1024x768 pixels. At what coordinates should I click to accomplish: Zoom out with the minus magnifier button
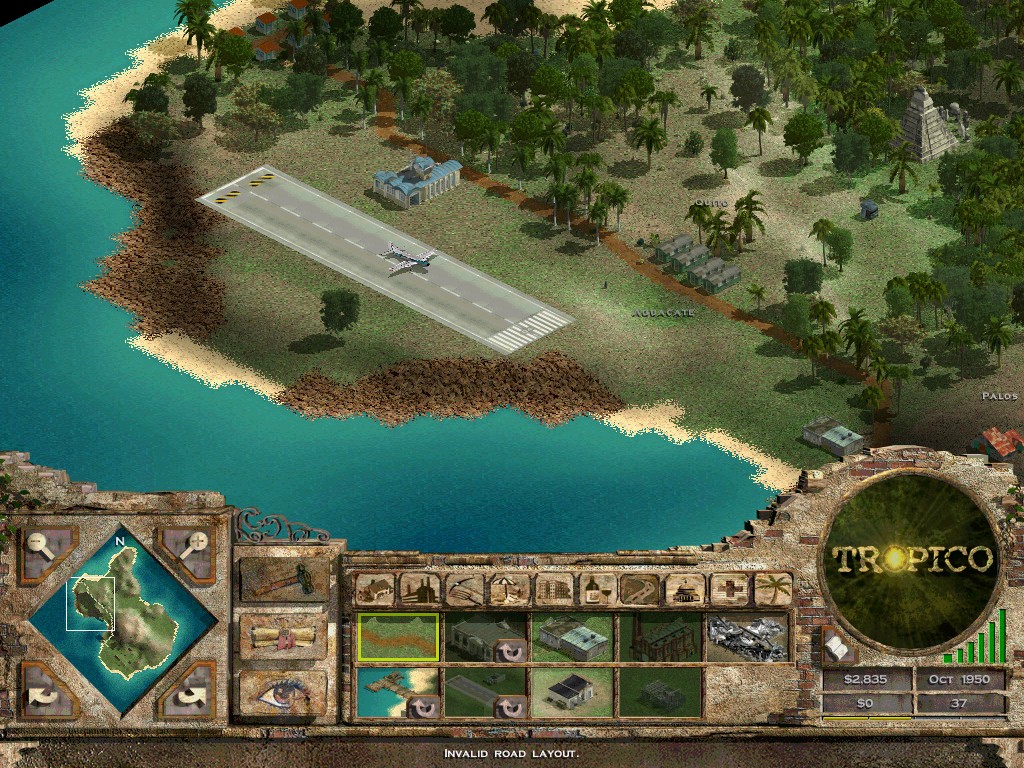pos(46,552)
